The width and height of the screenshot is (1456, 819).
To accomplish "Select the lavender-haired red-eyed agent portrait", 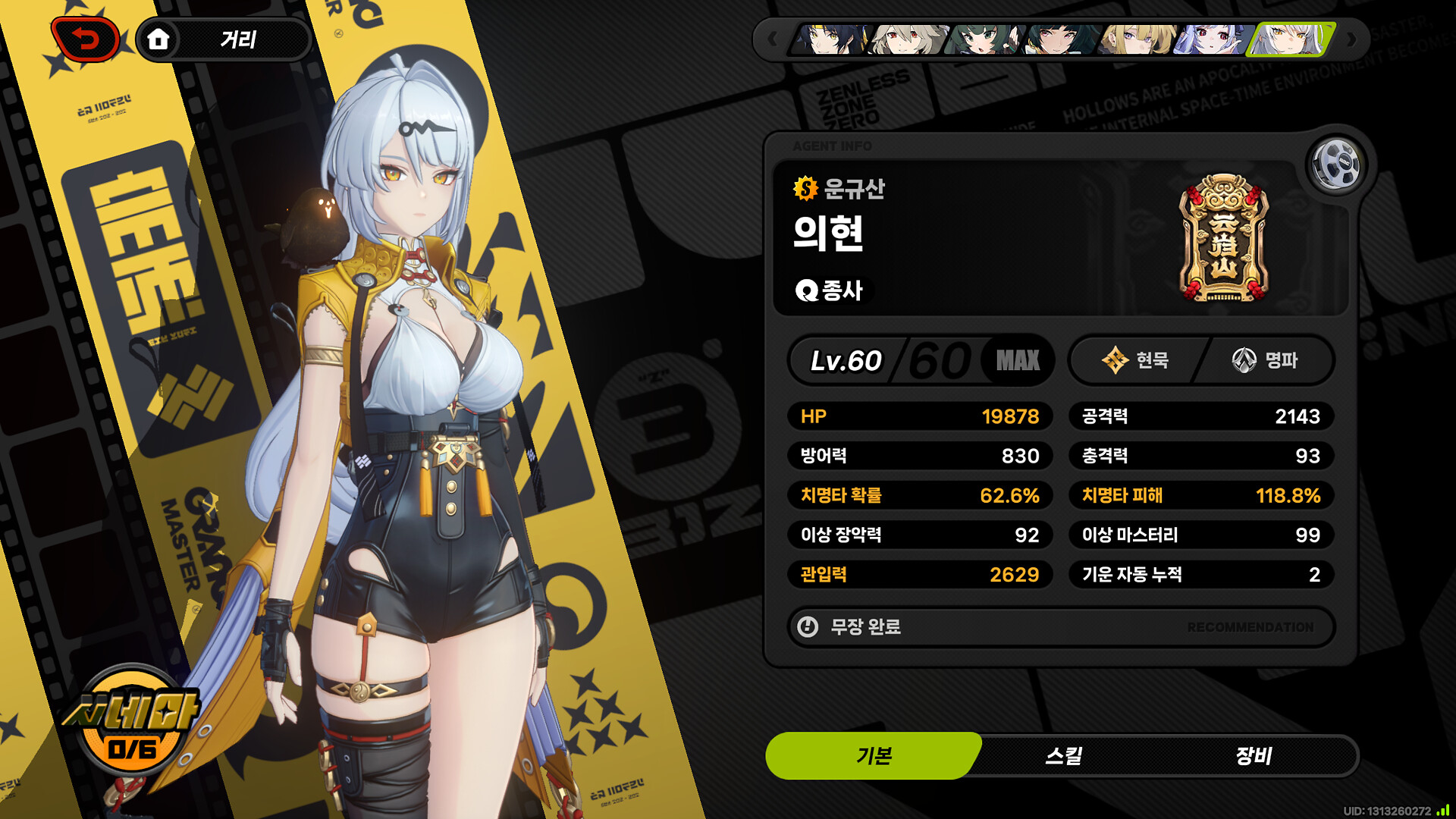I will point(1211,39).
